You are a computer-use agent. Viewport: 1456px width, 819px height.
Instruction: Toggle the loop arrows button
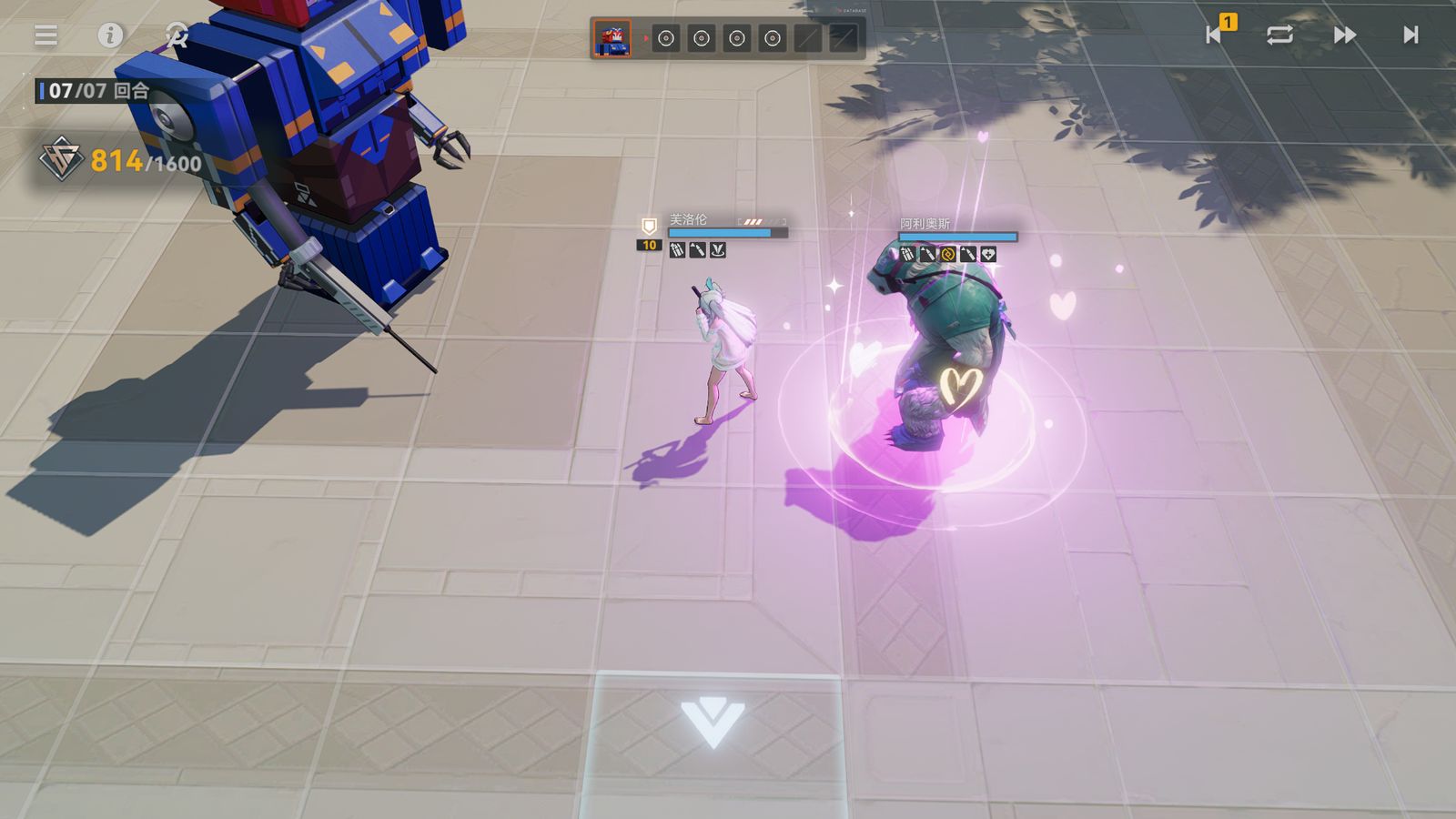pyautogui.click(x=1279, y=35)
